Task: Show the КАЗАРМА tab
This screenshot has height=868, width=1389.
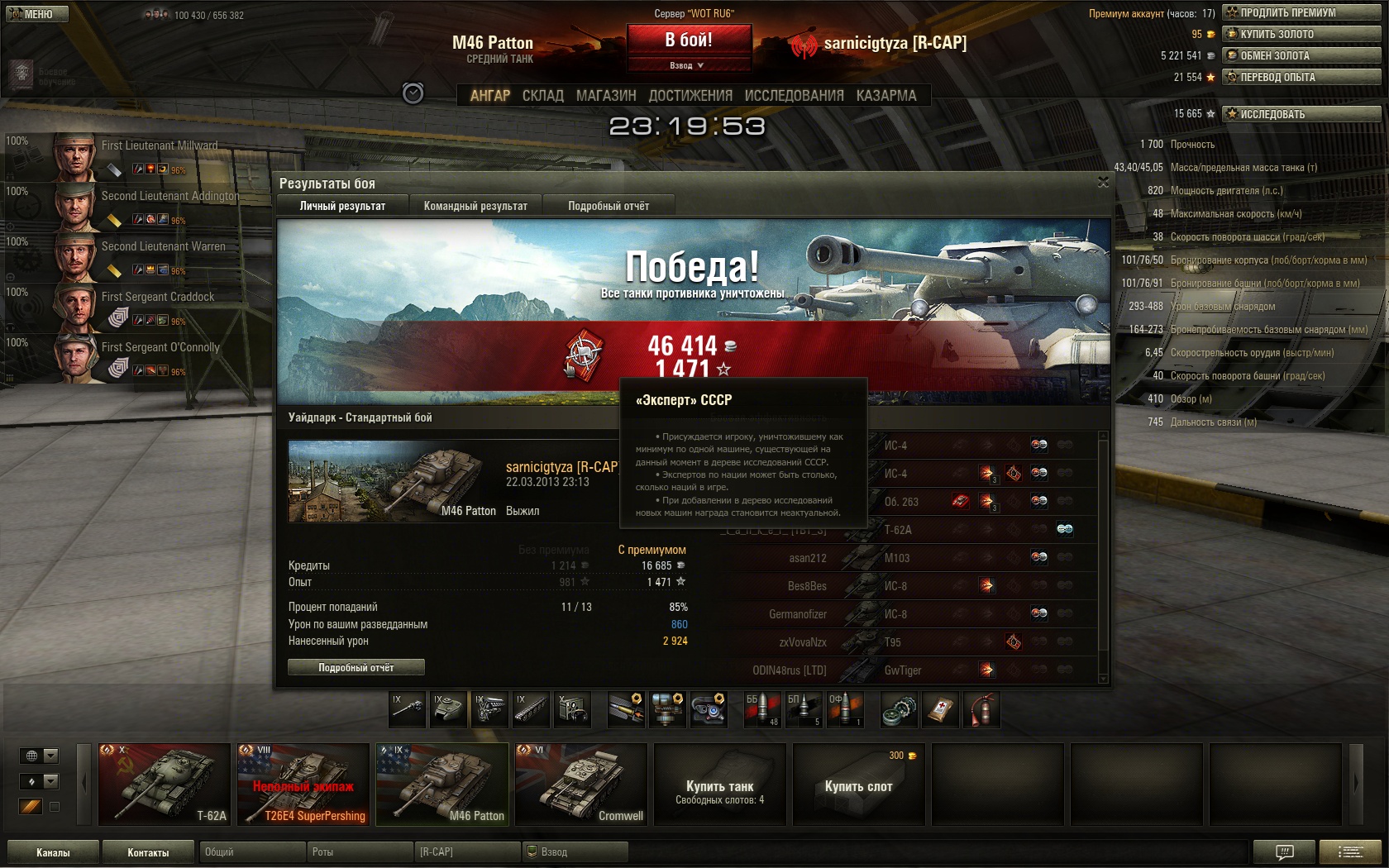Action: 886,96
